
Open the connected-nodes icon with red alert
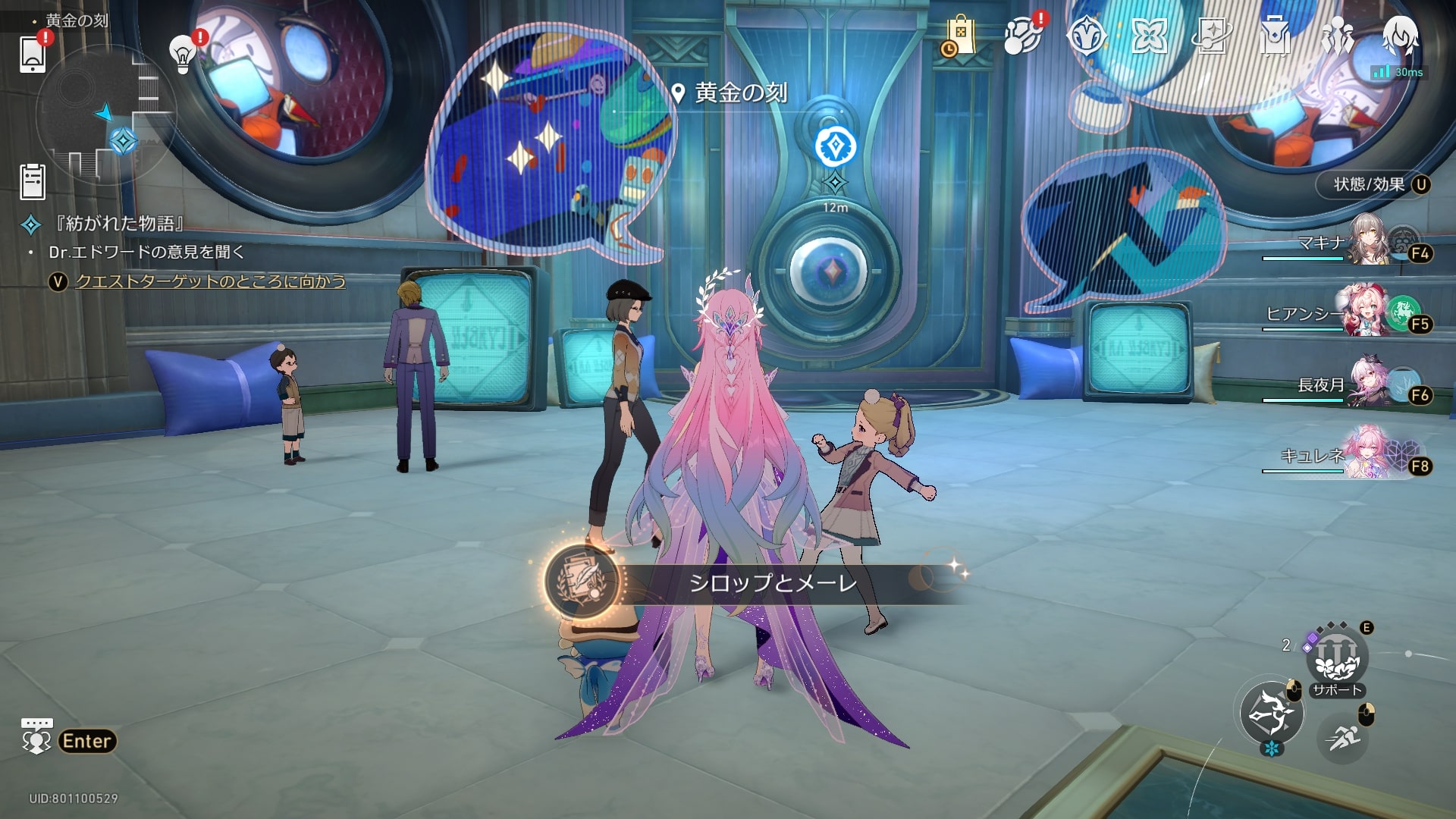click(1021, 36)
